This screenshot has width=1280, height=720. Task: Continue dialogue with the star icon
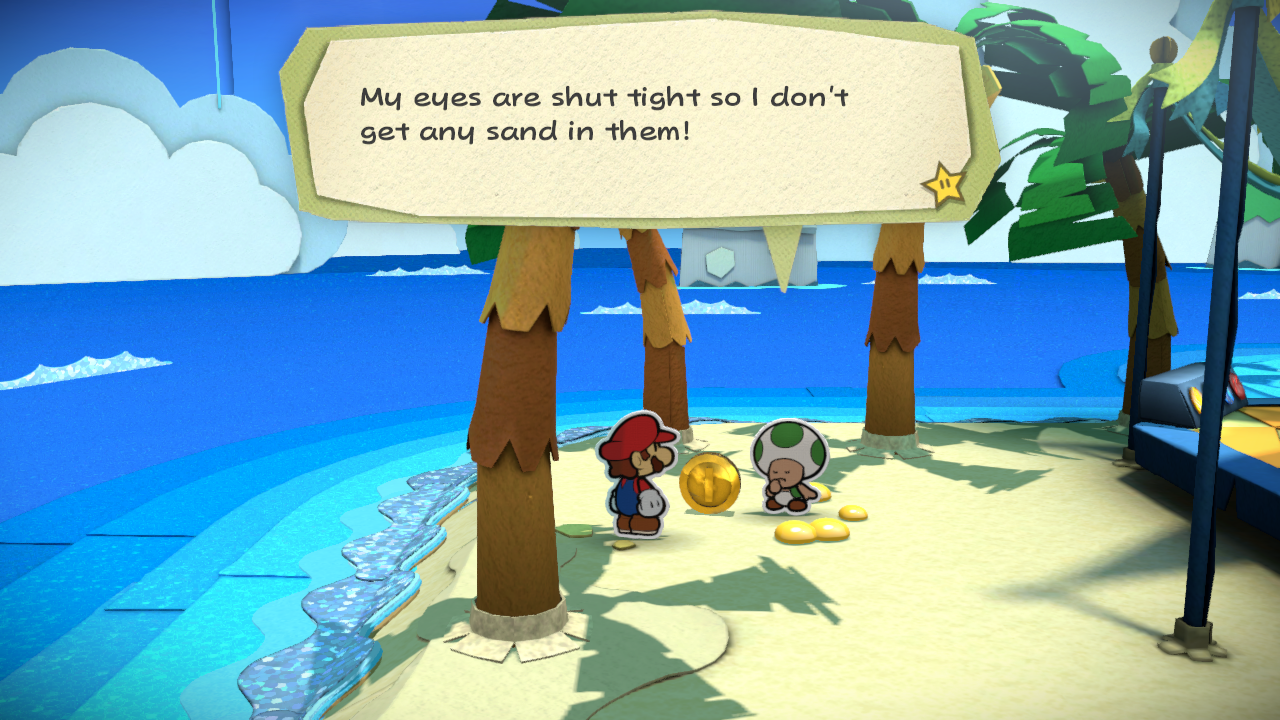tap(943, 185)
